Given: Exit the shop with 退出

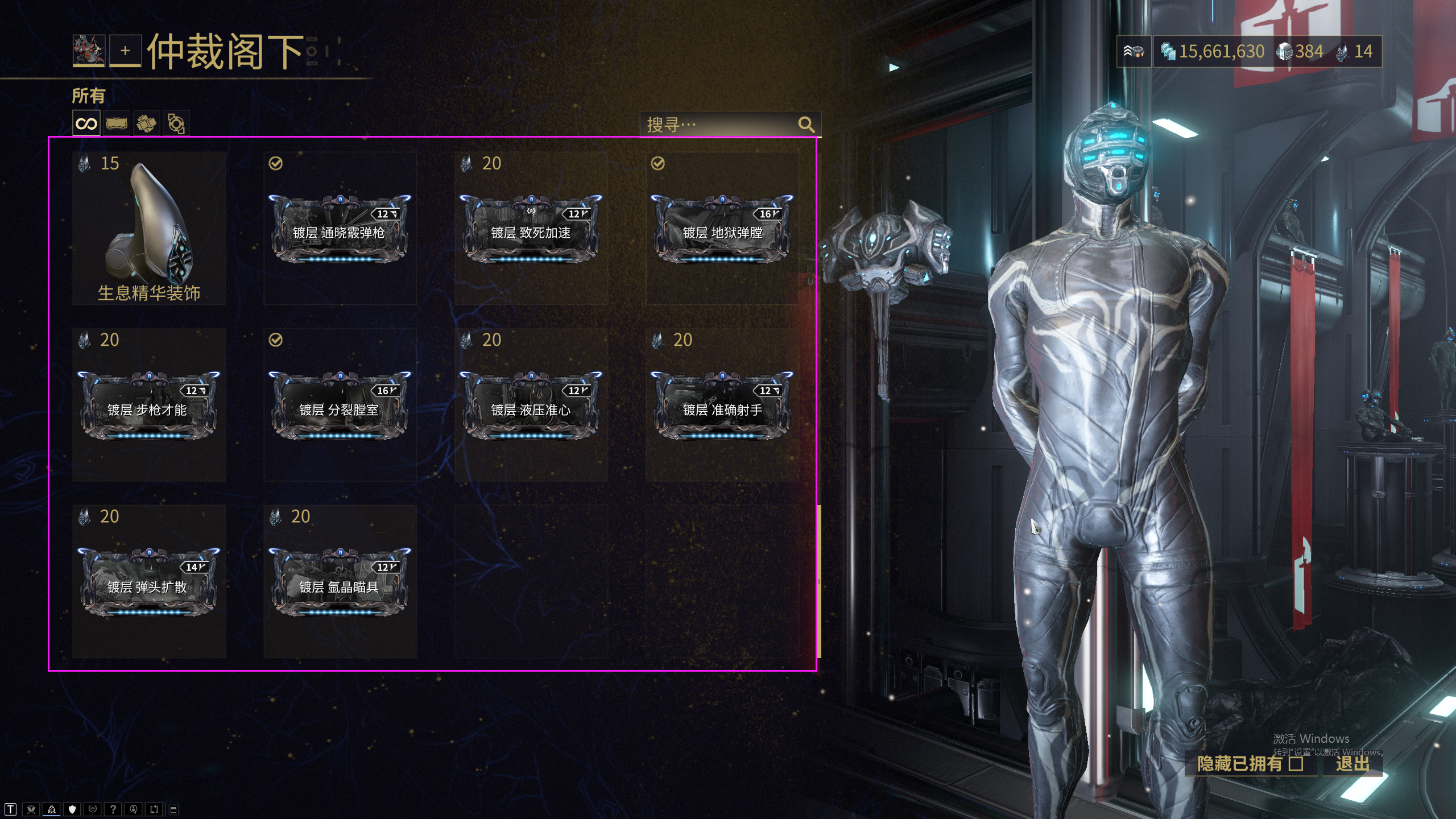Looking at the screenshot, I should coord(1352,763).
